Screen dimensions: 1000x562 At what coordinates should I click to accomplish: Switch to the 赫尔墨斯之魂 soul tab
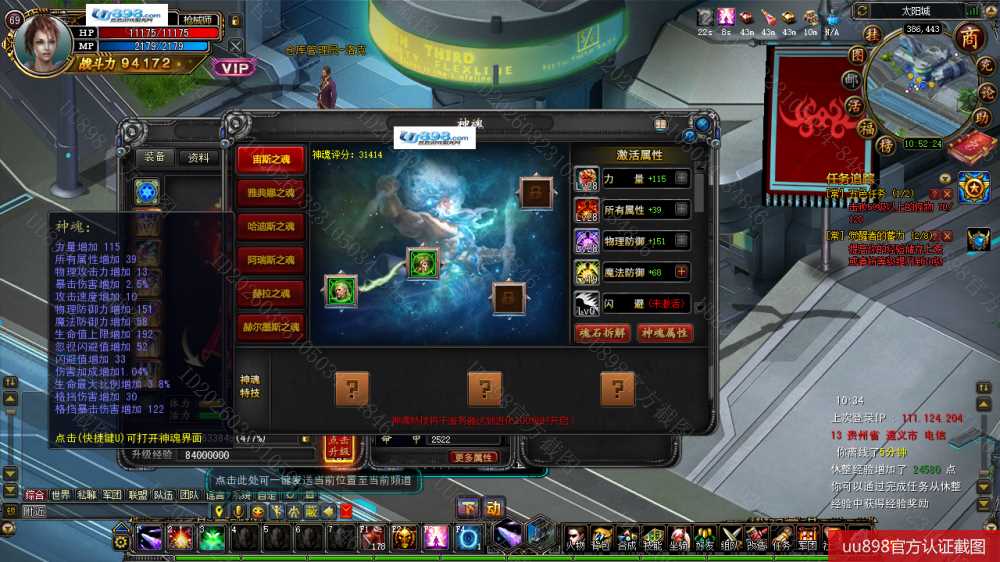click(270, 327)
